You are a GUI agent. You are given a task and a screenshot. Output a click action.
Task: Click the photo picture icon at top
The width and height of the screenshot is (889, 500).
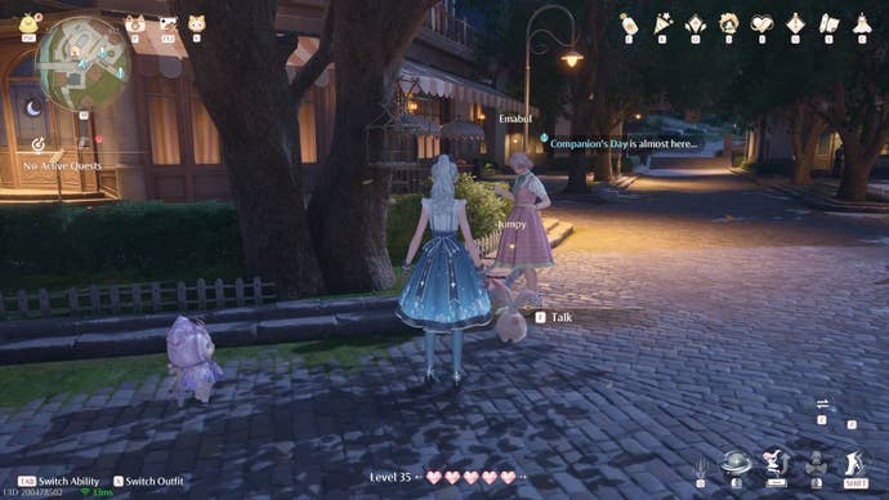[167, 23]
